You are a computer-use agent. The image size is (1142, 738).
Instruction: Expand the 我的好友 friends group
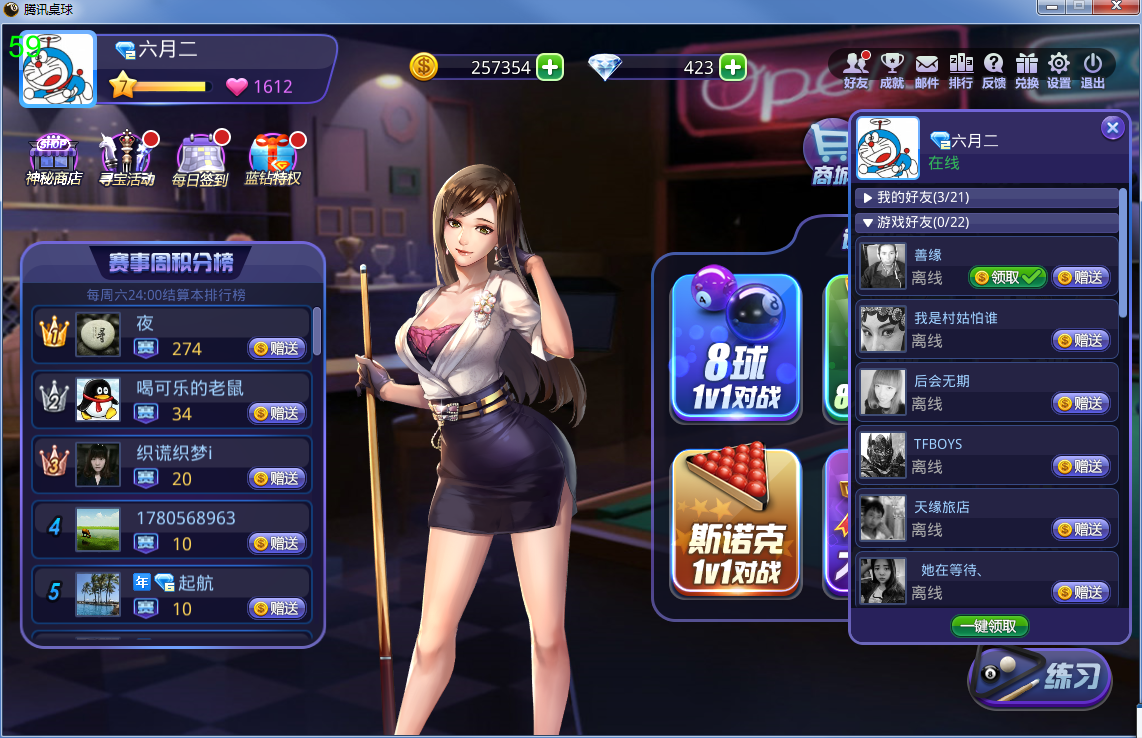point(922,198)
